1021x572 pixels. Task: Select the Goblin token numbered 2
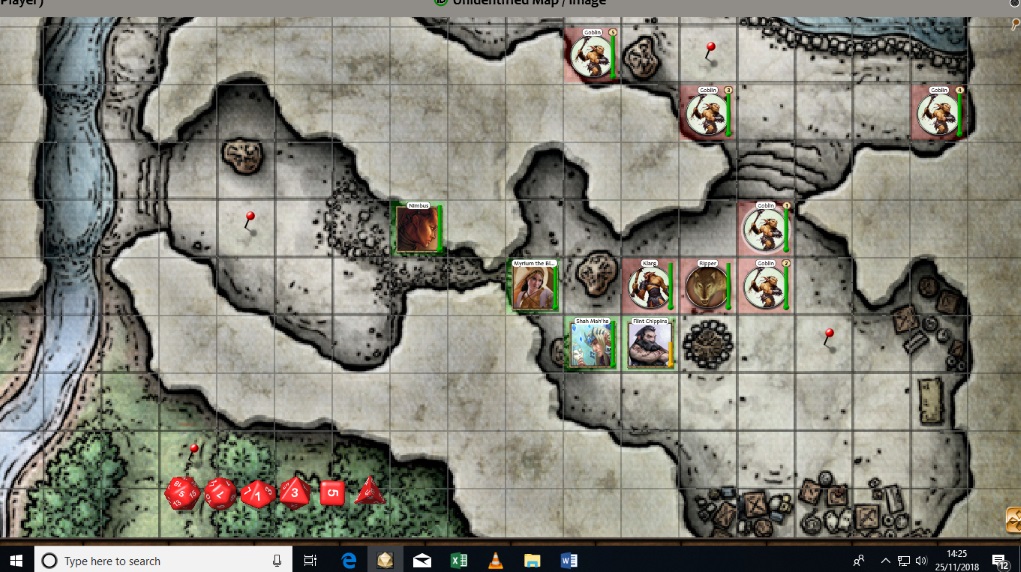pos(764,287)
